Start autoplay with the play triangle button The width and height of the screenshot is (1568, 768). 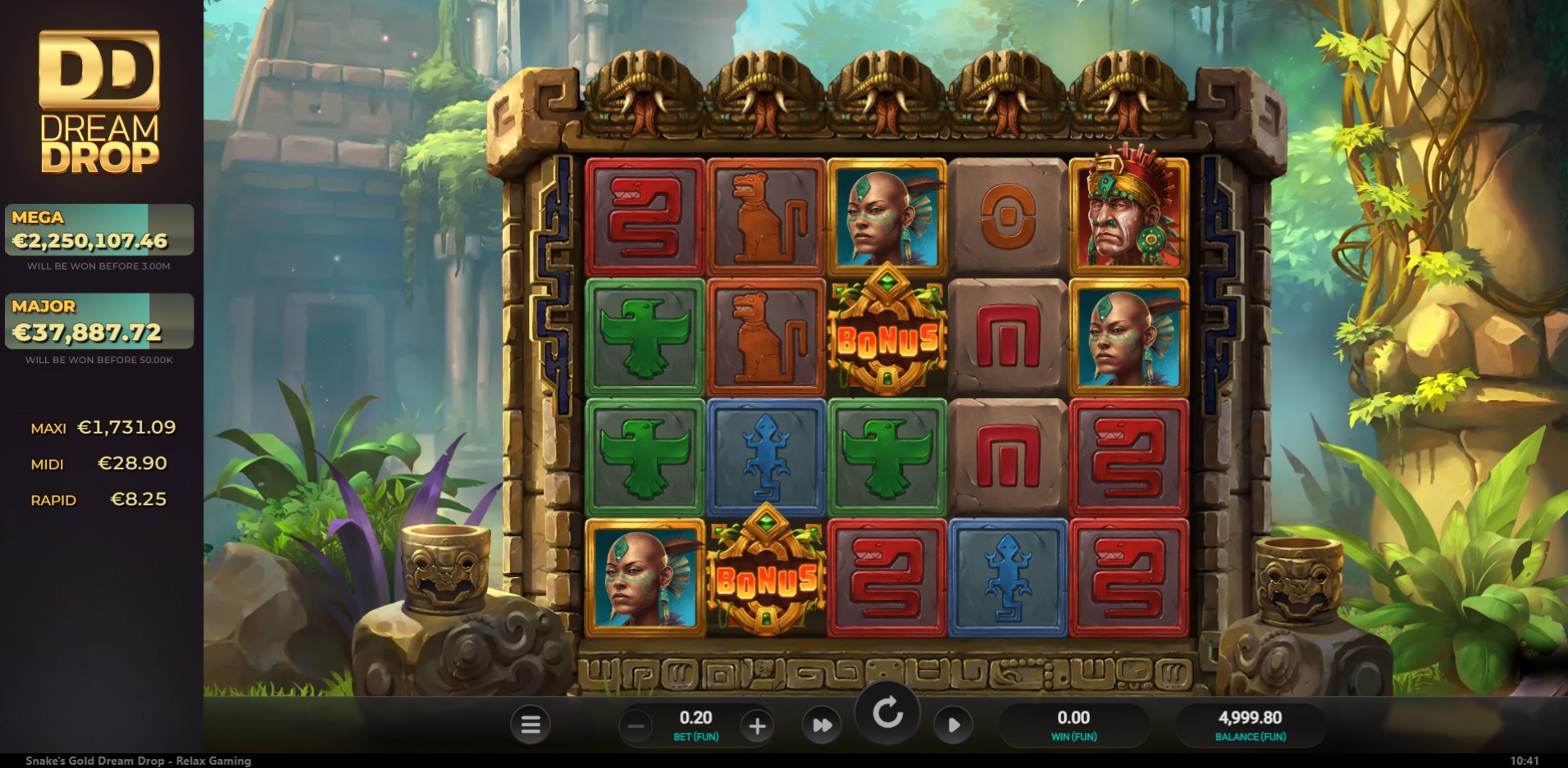pos(953,725)
